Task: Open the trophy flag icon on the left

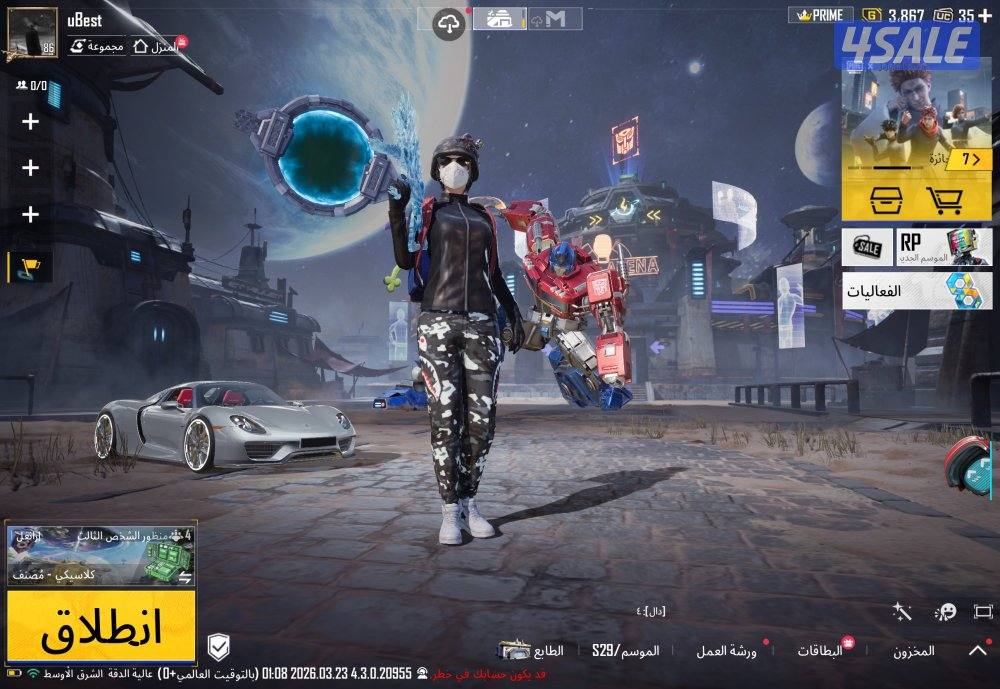Action: [30, 267]
